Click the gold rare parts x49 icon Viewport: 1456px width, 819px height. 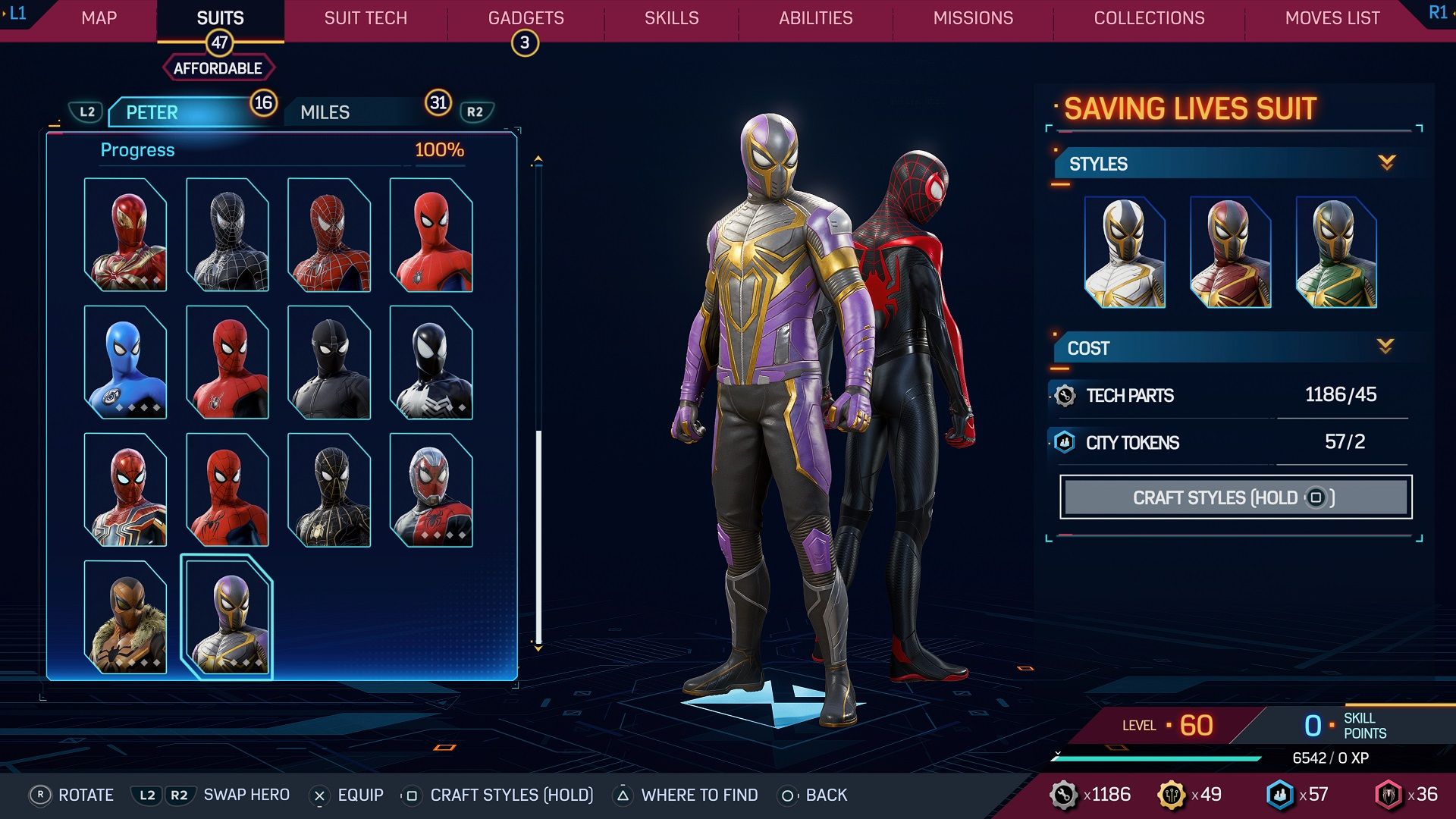(1172, 795)
